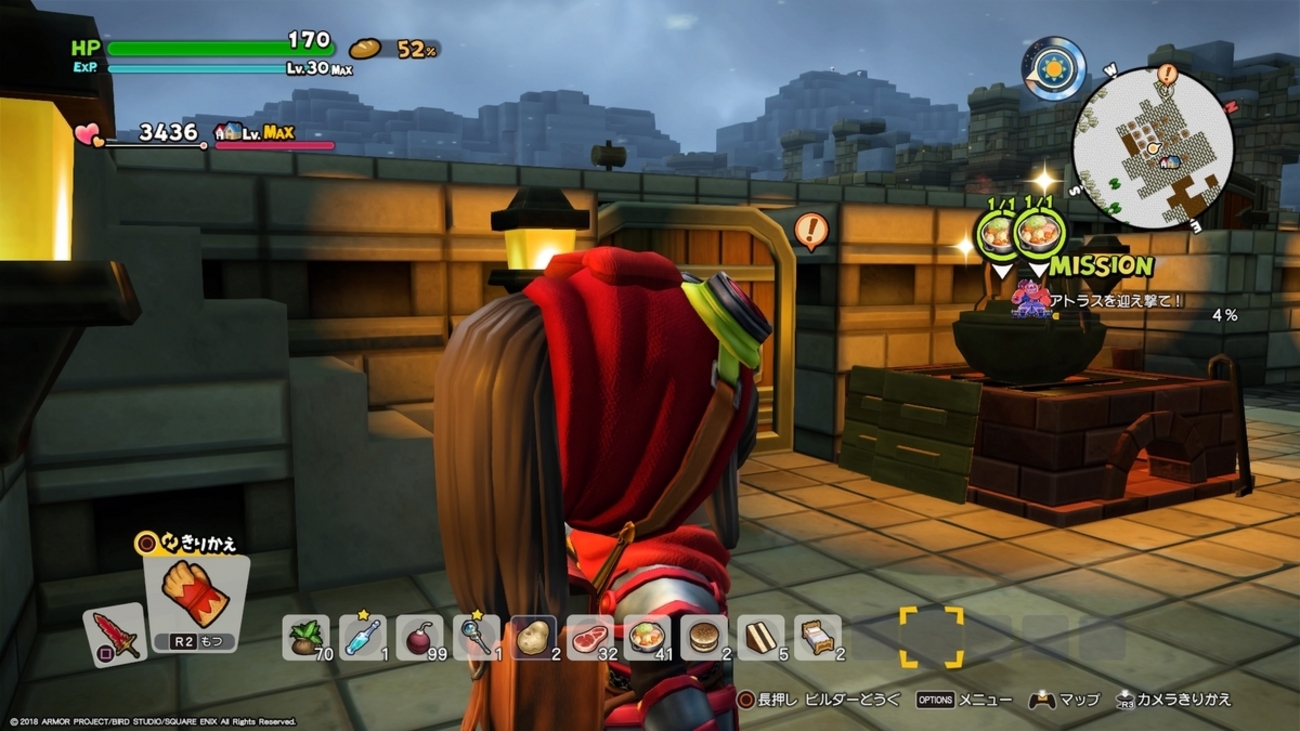Select the bed item hotbar slot
The height and width of the screenshot is (731, 1300).
(818, 637)
